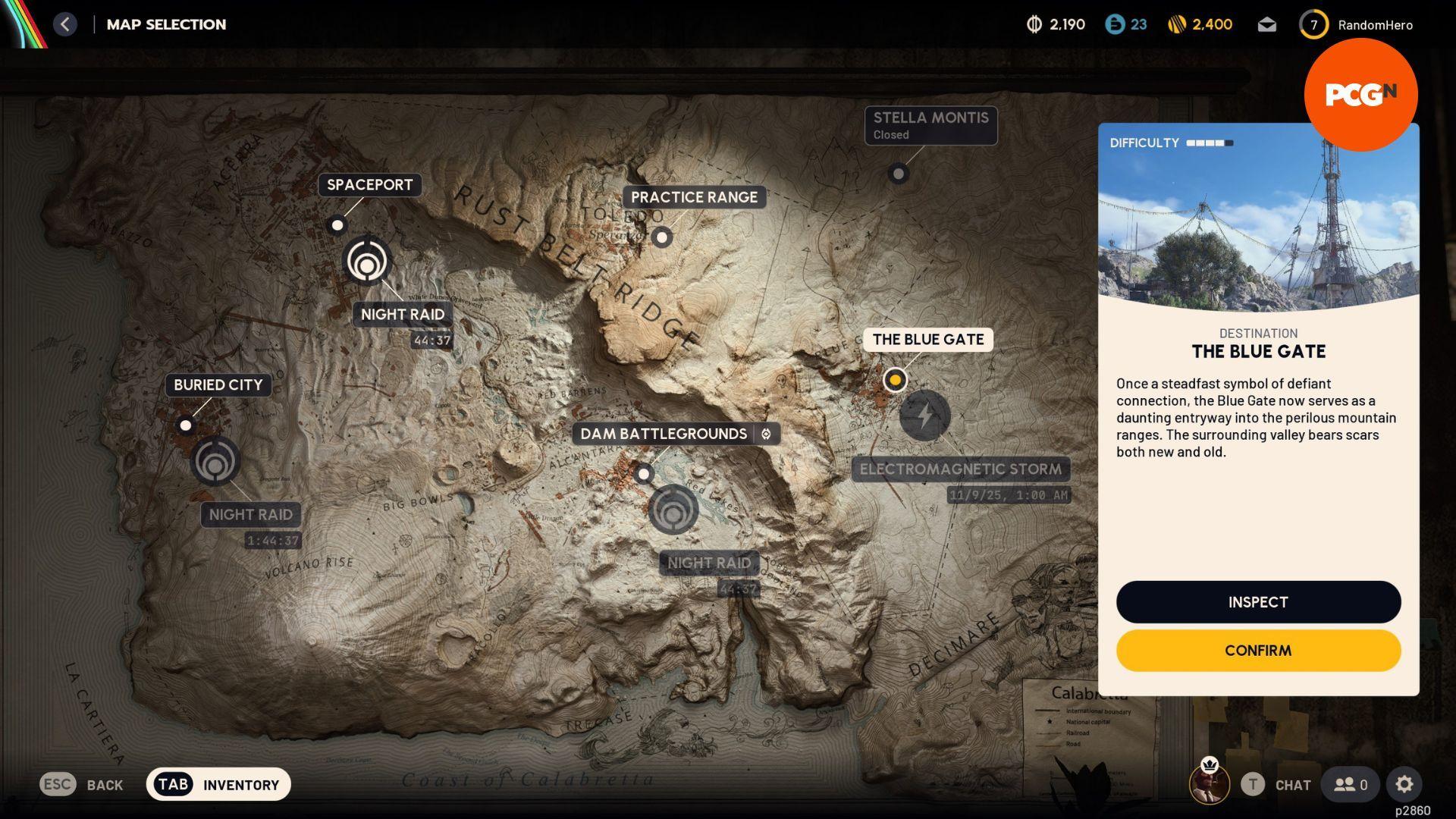Screen dimensions: 1456x819
Task: Select the Practice Range map marker
Action: [661, 237]
